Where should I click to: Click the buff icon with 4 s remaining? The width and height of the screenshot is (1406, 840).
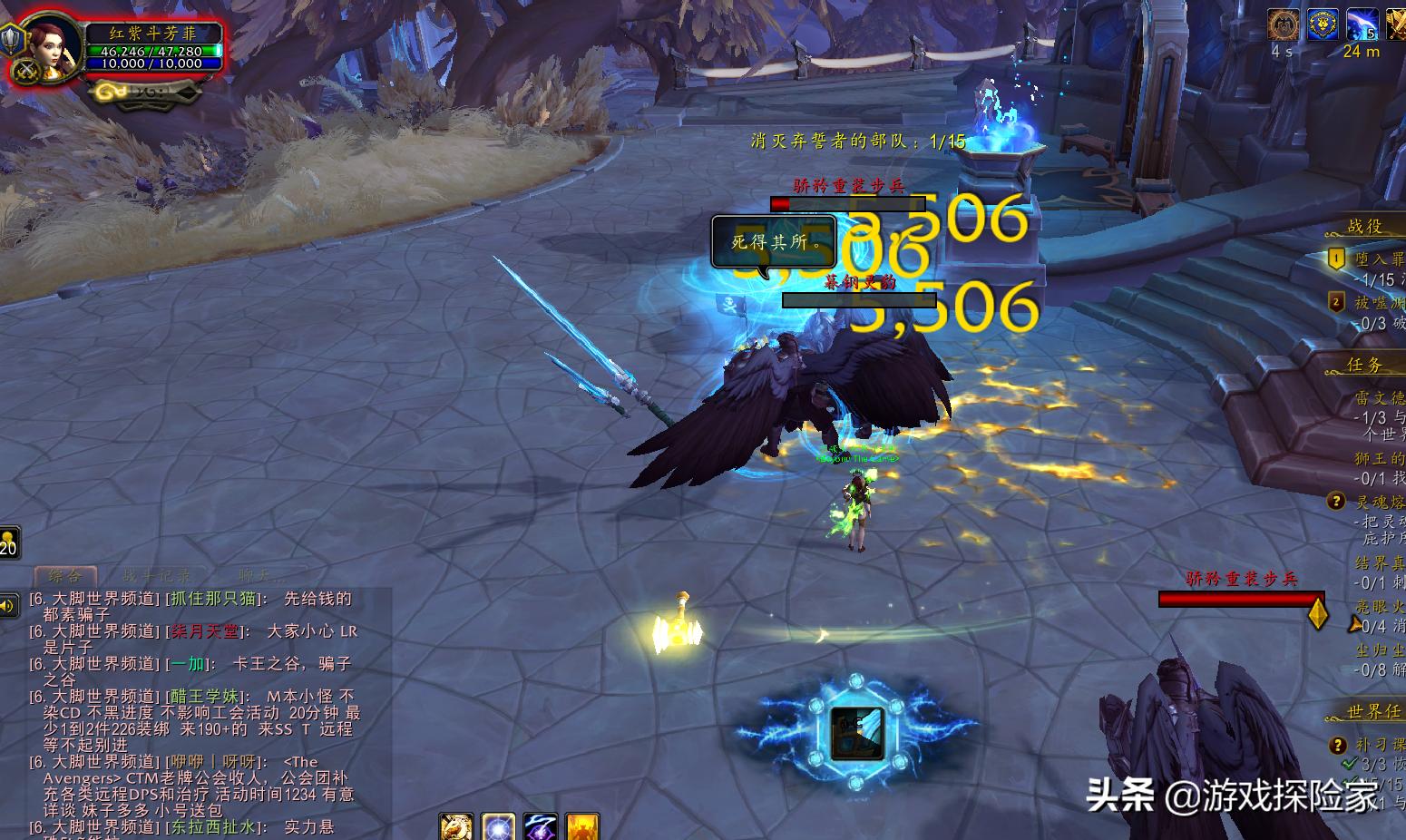tap(1283, 24)
